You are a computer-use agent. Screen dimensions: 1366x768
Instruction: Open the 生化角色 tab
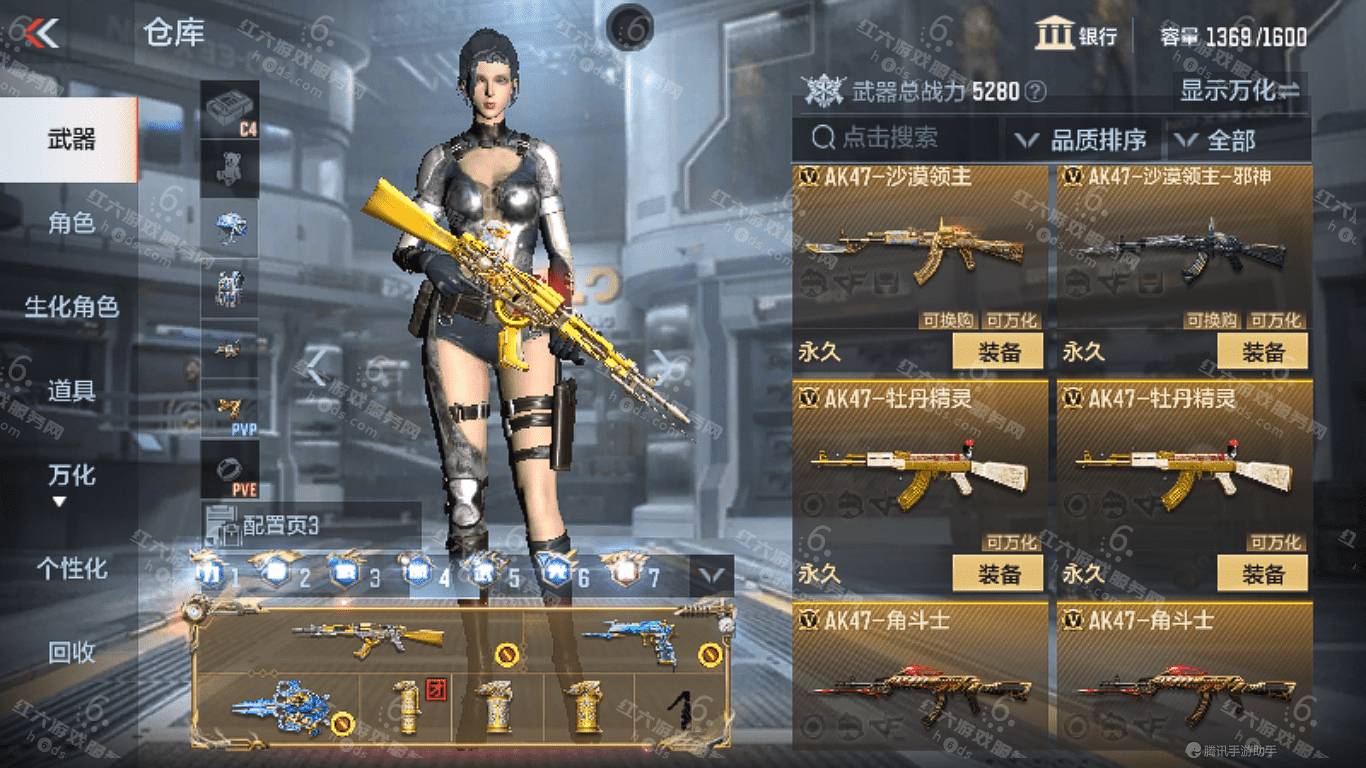click(x=71, y=307)
